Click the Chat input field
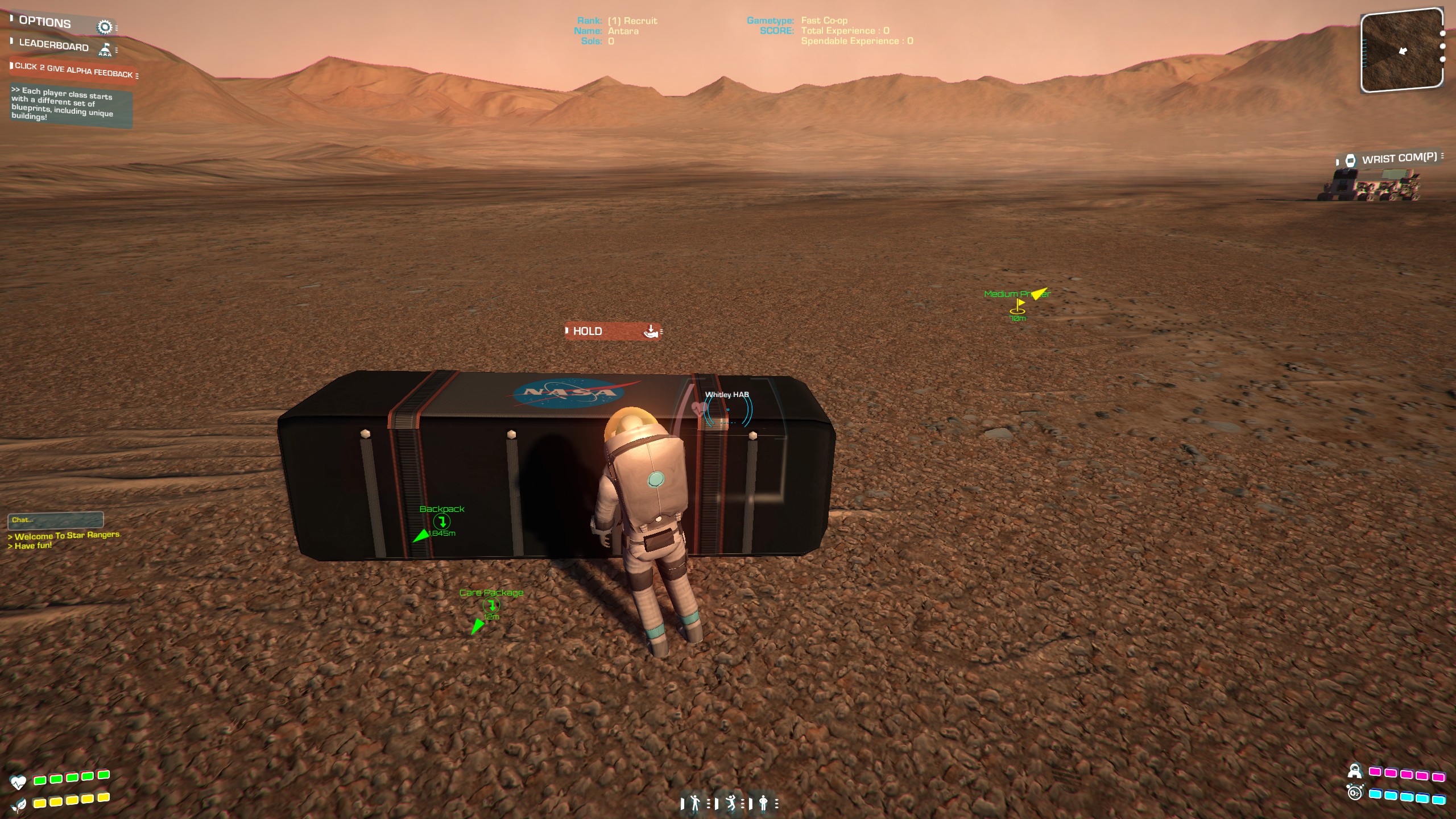This screenshot has width=1456, height=819. tap(56, 520)
